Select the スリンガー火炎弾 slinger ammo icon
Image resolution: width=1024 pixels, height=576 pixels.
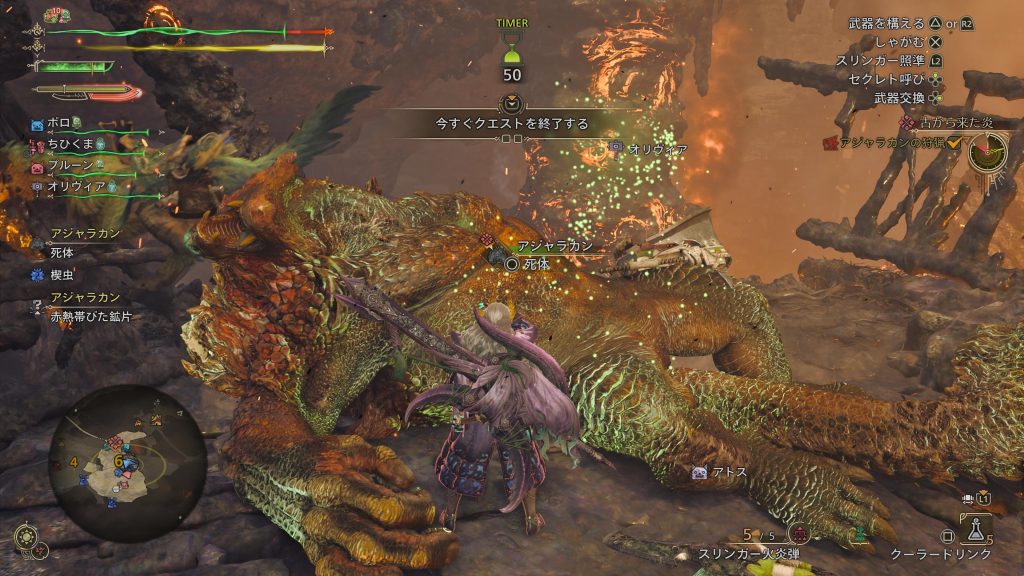tap(797, 535)
